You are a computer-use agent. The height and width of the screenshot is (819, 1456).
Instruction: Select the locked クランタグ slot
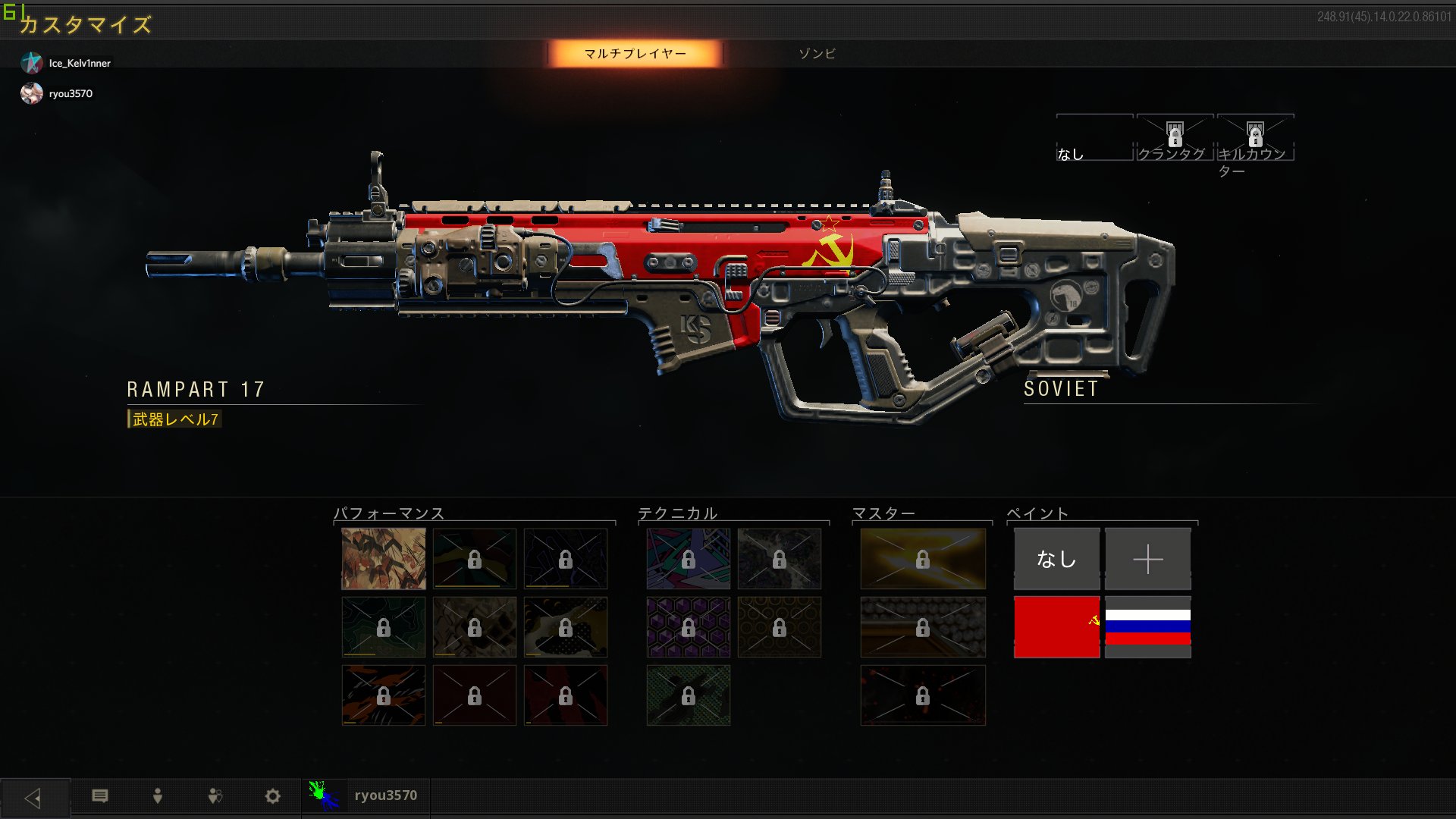(1174, 139)
